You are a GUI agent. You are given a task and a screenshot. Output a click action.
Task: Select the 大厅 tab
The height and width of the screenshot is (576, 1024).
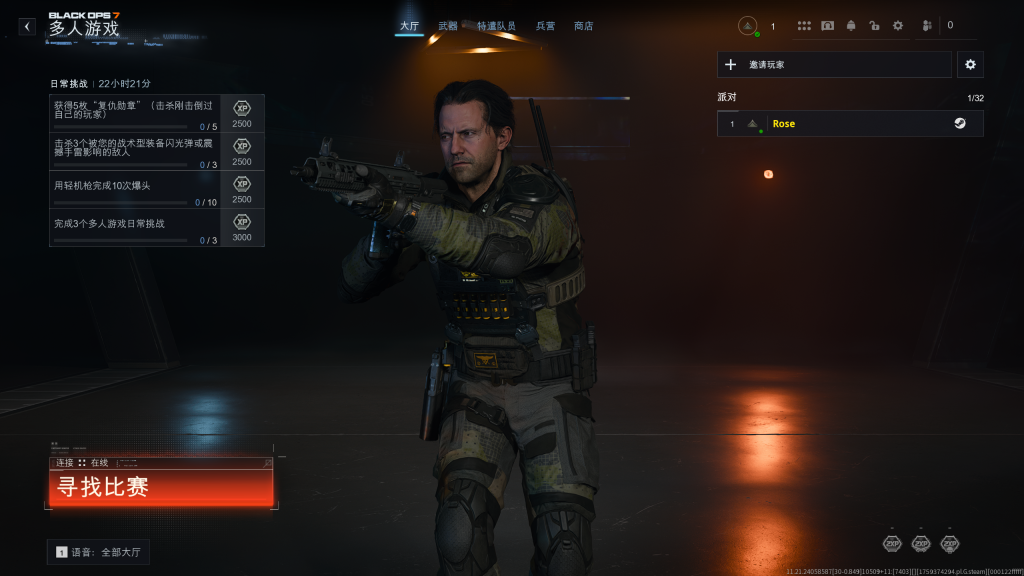tap(408, 26)
